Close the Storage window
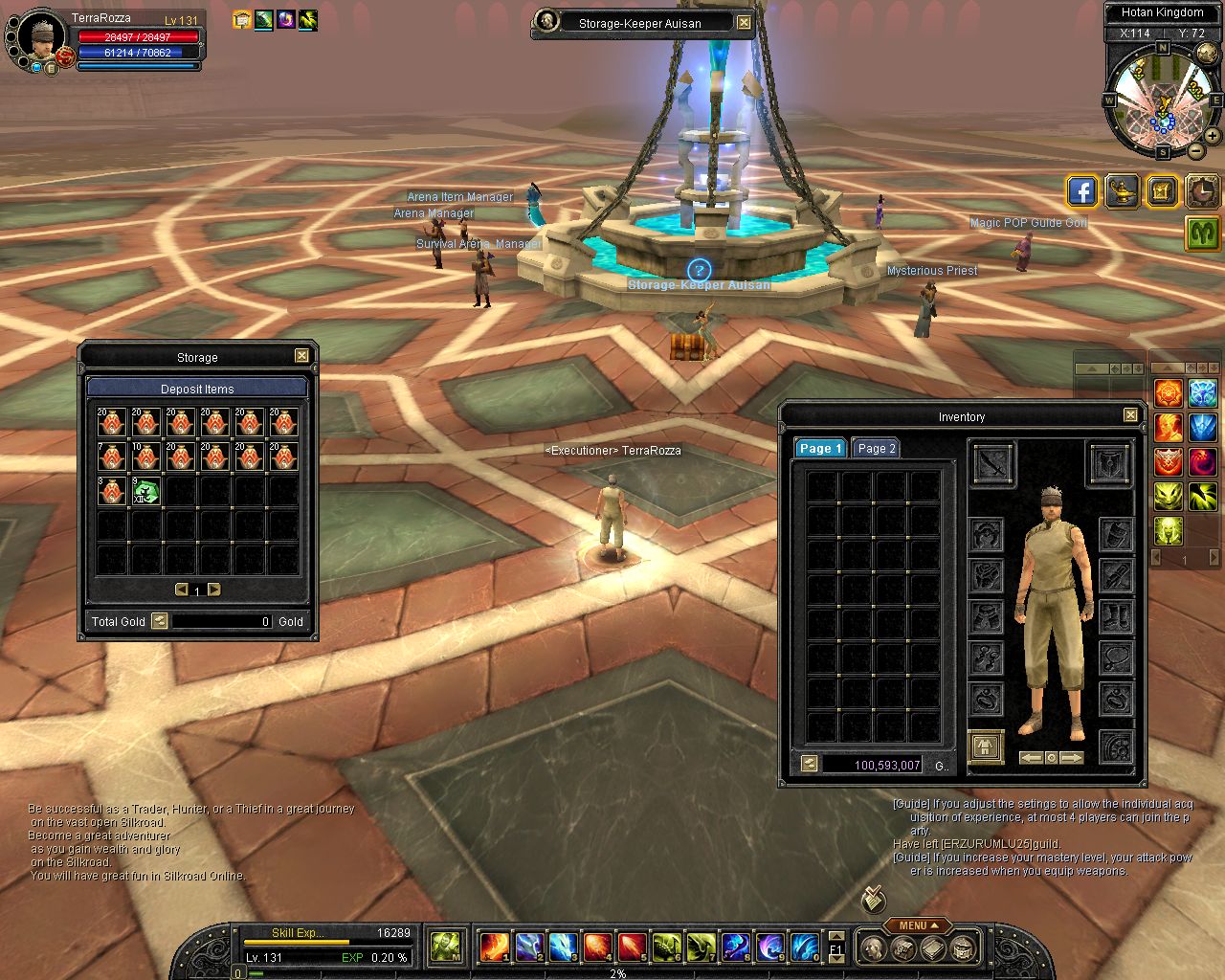 tap(301, 356)
